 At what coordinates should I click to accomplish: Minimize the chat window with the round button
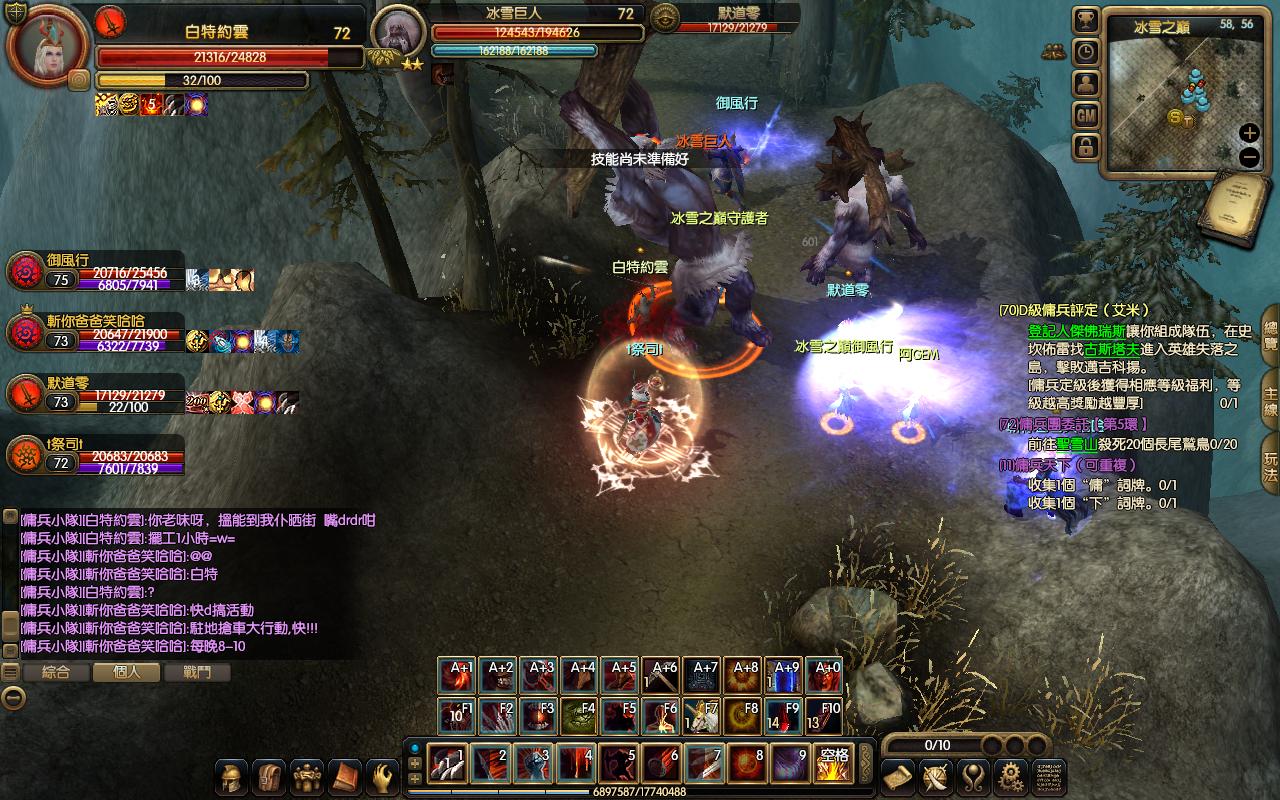(12, 698)
